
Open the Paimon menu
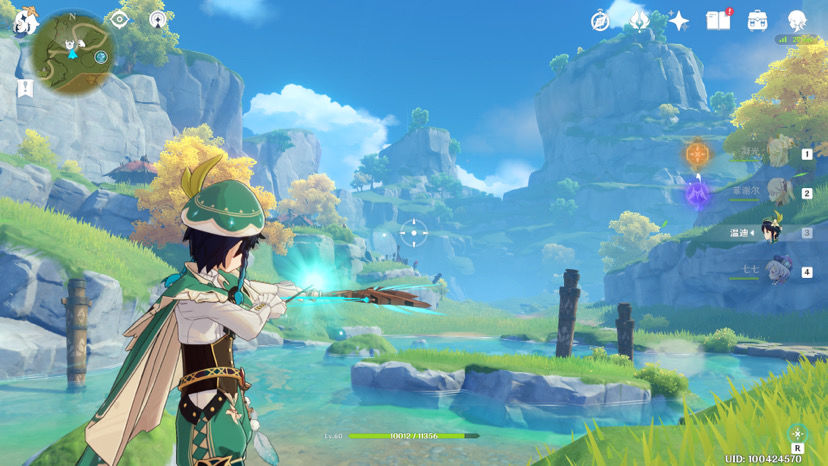click(23, 22)
